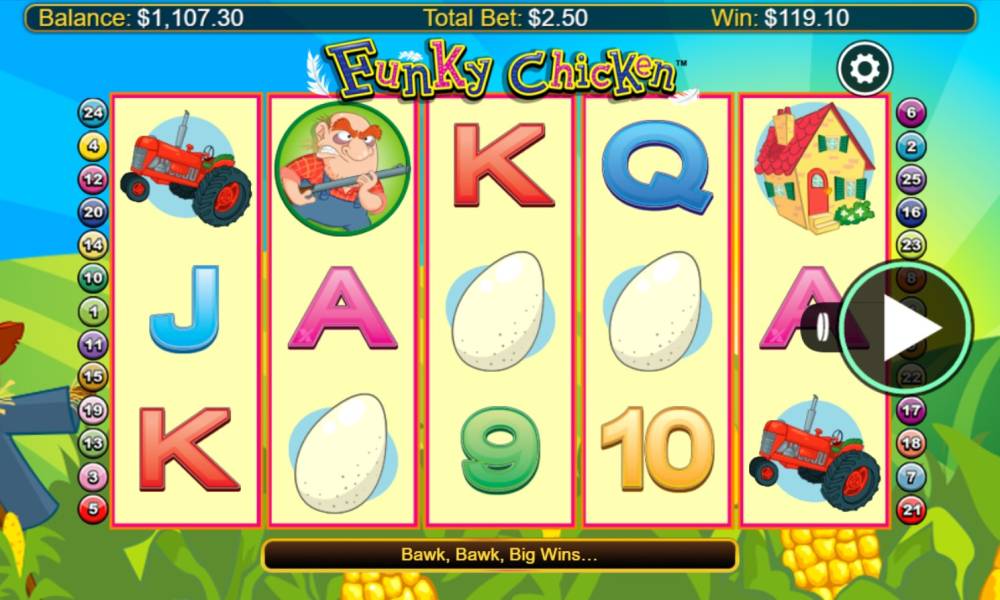Click the Bawk, Bawk, Big Wins message bar
Image resolution: width=1000 pixels, height=600 pixels.
(x=499, y=554)
